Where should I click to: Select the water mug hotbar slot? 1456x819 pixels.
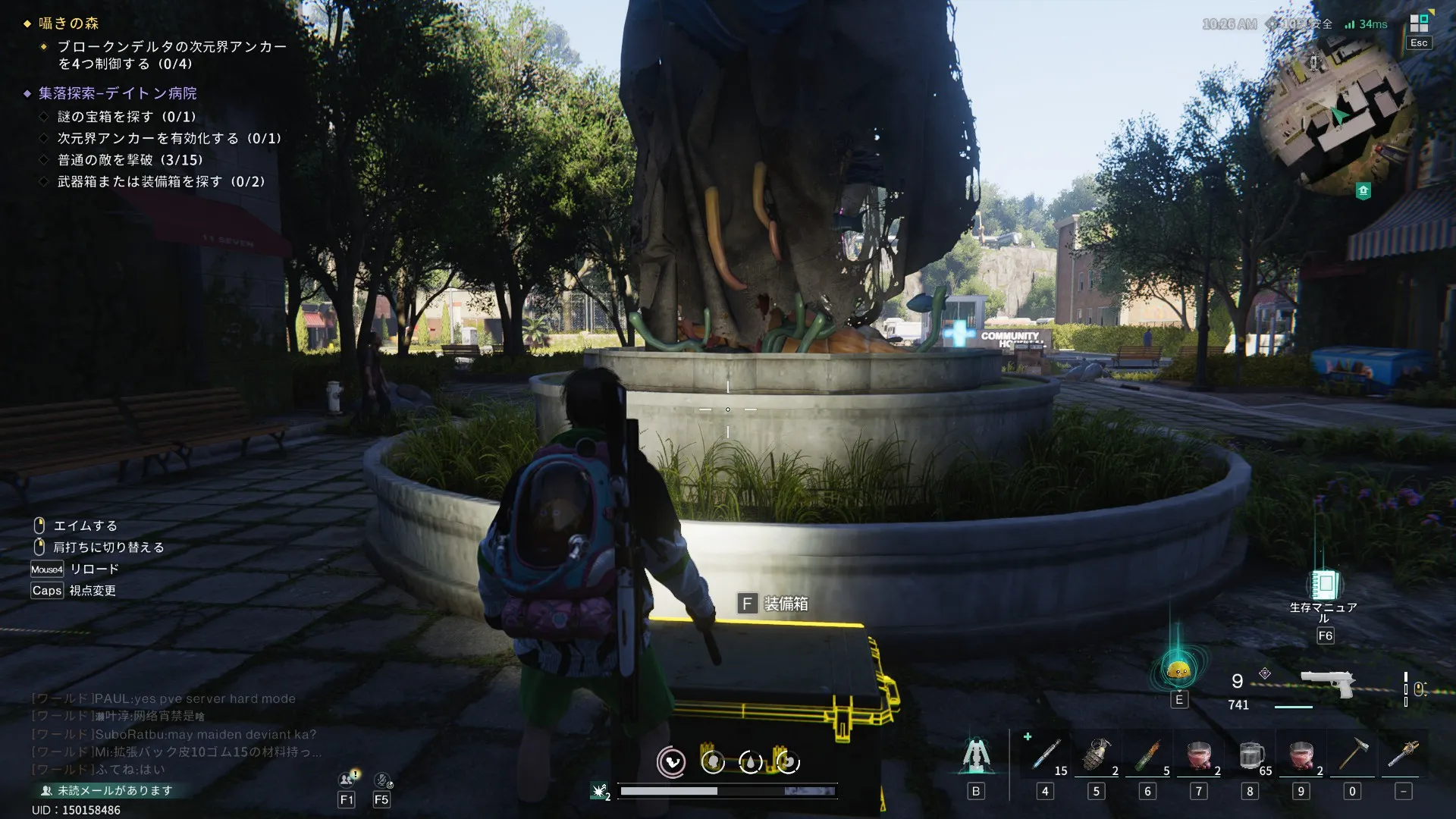(1250, 755)
